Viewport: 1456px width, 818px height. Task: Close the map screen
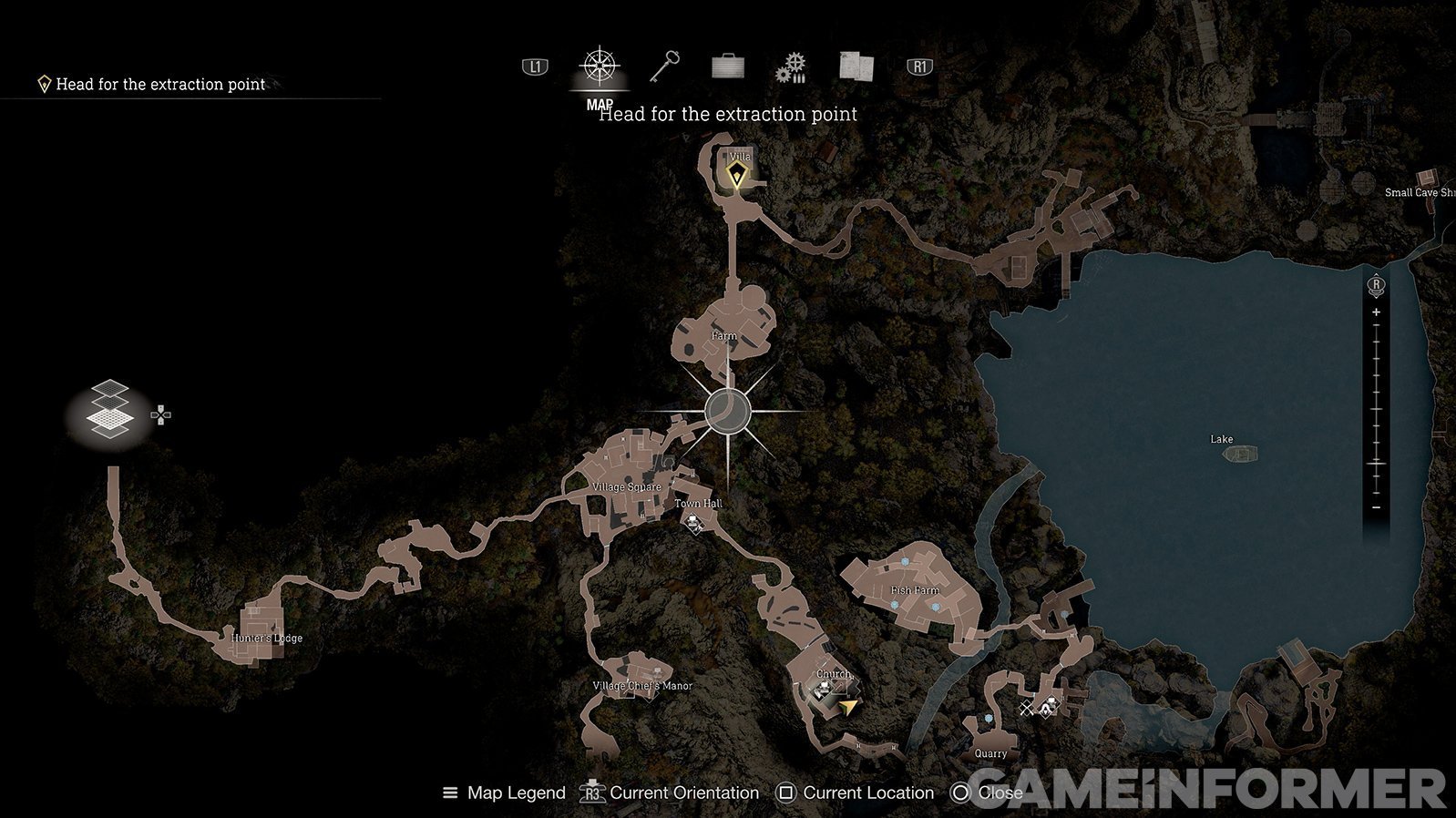988,793
